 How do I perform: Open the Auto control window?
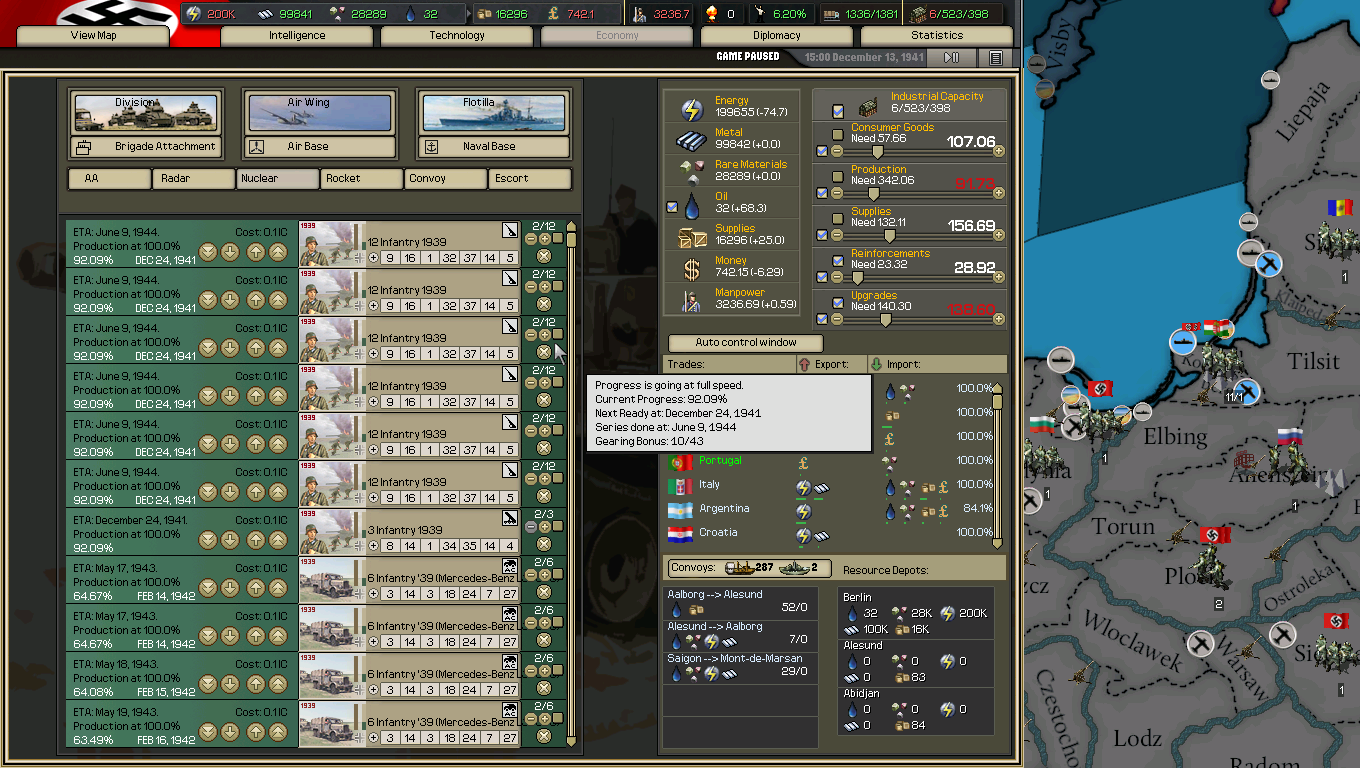point(744,342)
